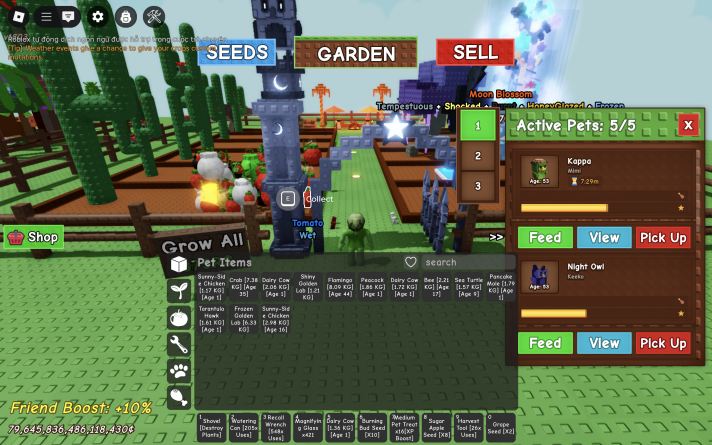Open the wrench tools category

(x=179, y=344)
